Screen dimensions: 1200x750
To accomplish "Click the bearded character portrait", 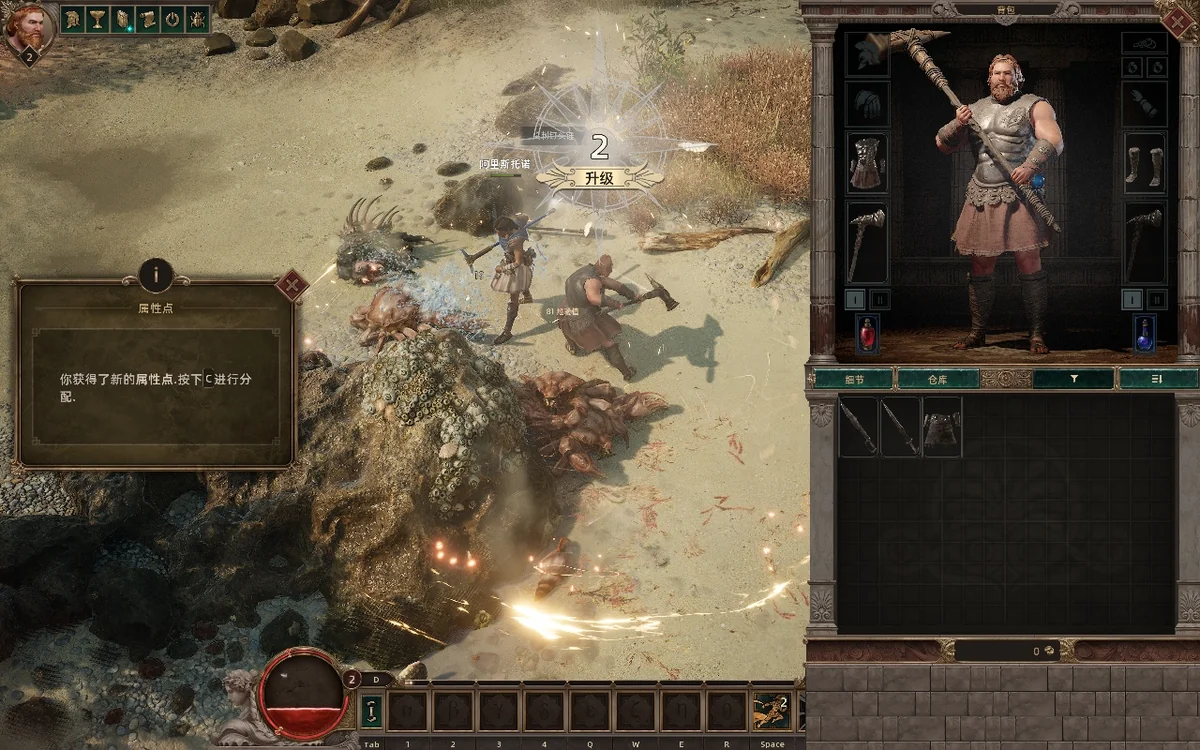I will click(x=30, y=28).
